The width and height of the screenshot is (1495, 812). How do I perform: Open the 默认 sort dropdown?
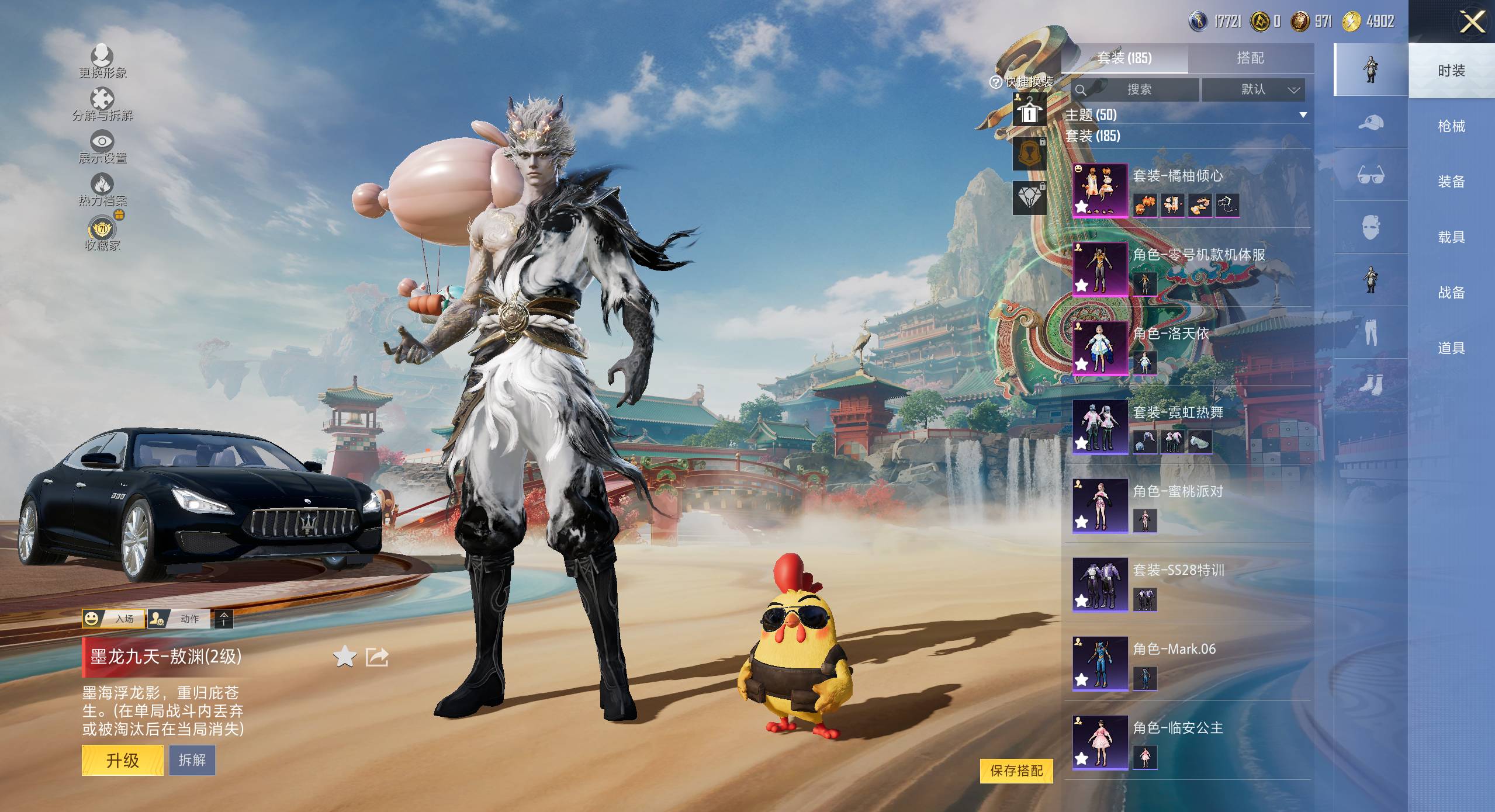[1253, 89]
